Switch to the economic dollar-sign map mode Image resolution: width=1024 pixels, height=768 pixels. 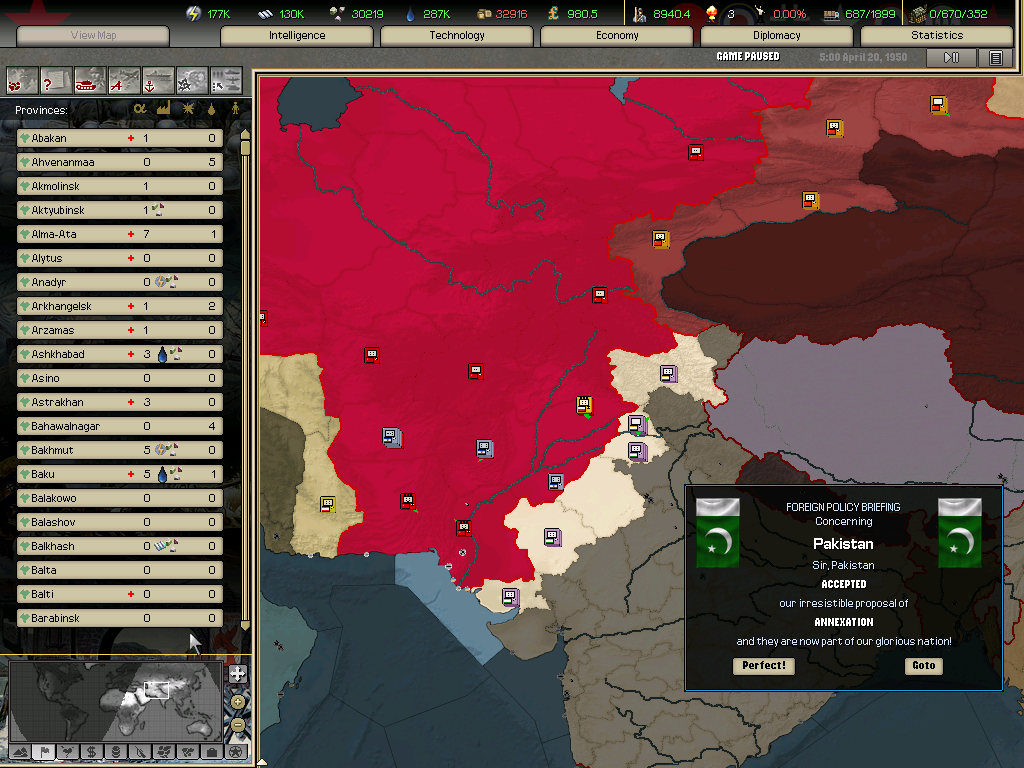[91, 751]
